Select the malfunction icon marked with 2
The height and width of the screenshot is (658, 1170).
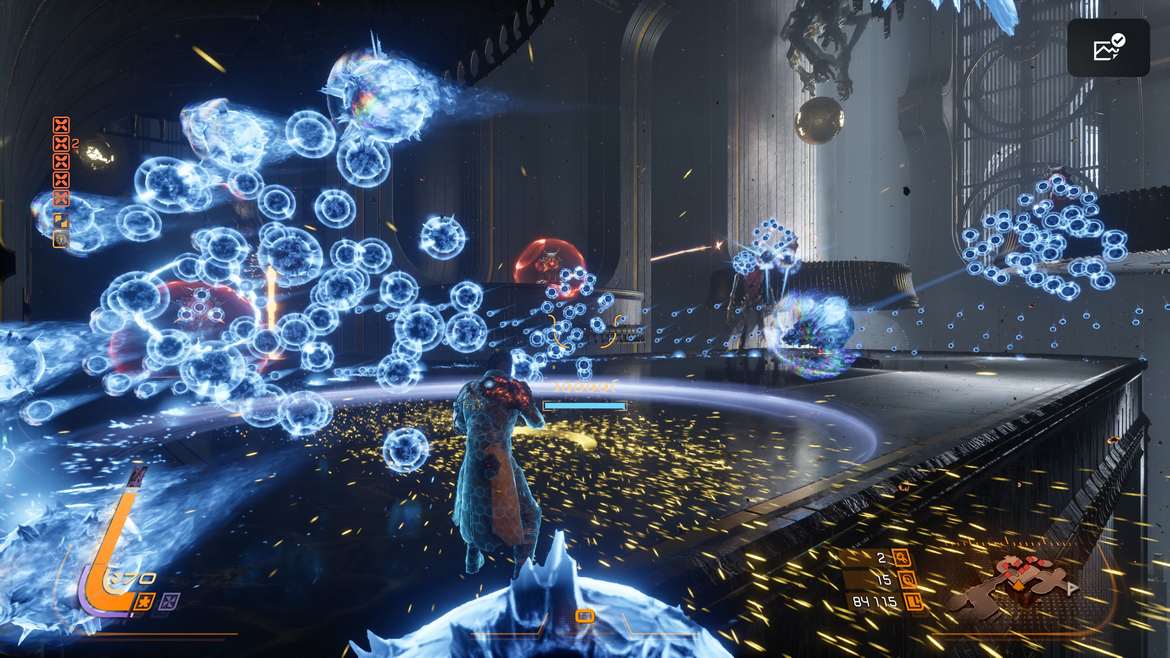pos(61,144)
